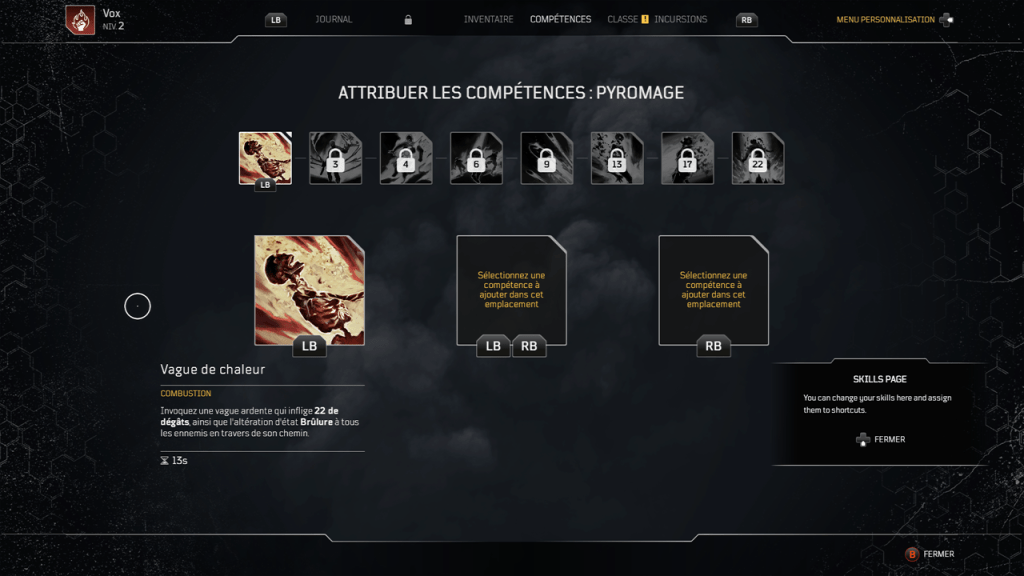Click the skill locked until level 13

click(617, 158)
